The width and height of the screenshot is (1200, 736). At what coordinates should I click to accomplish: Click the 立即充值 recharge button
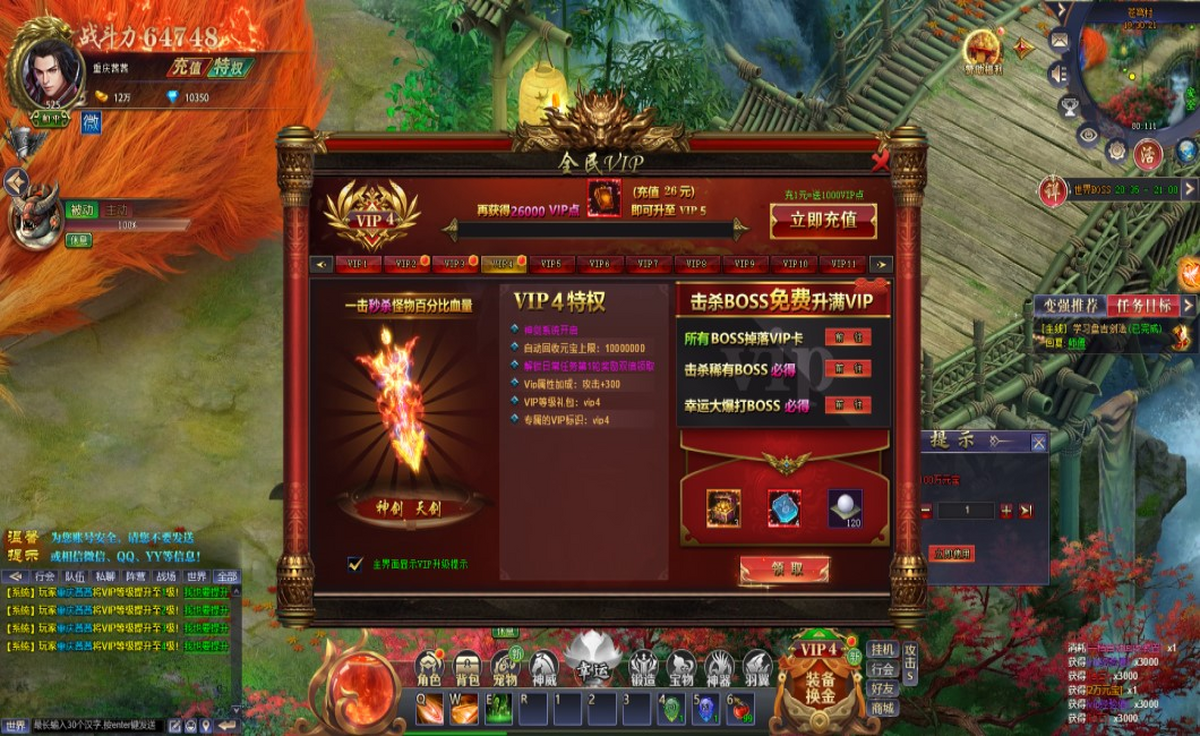point(823,221)
